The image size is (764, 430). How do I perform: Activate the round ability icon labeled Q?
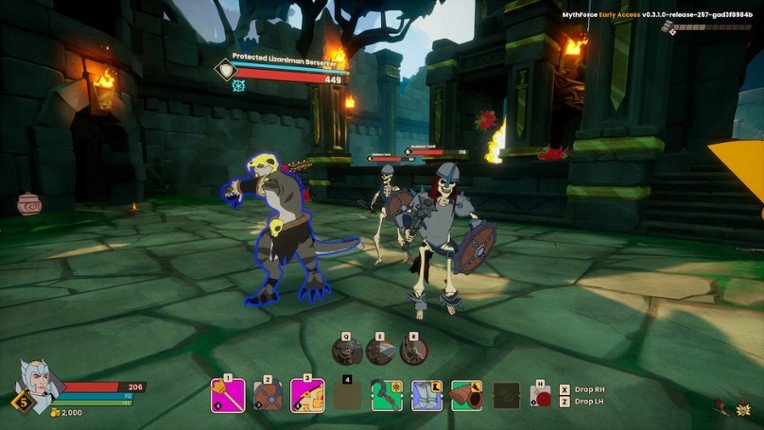[x=346, y=350]
